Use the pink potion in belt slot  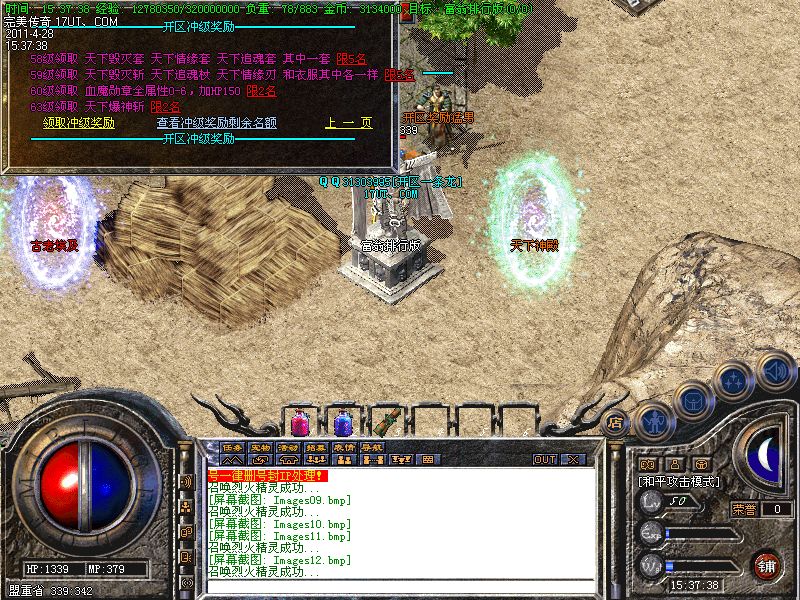click(x=299, y=422)
